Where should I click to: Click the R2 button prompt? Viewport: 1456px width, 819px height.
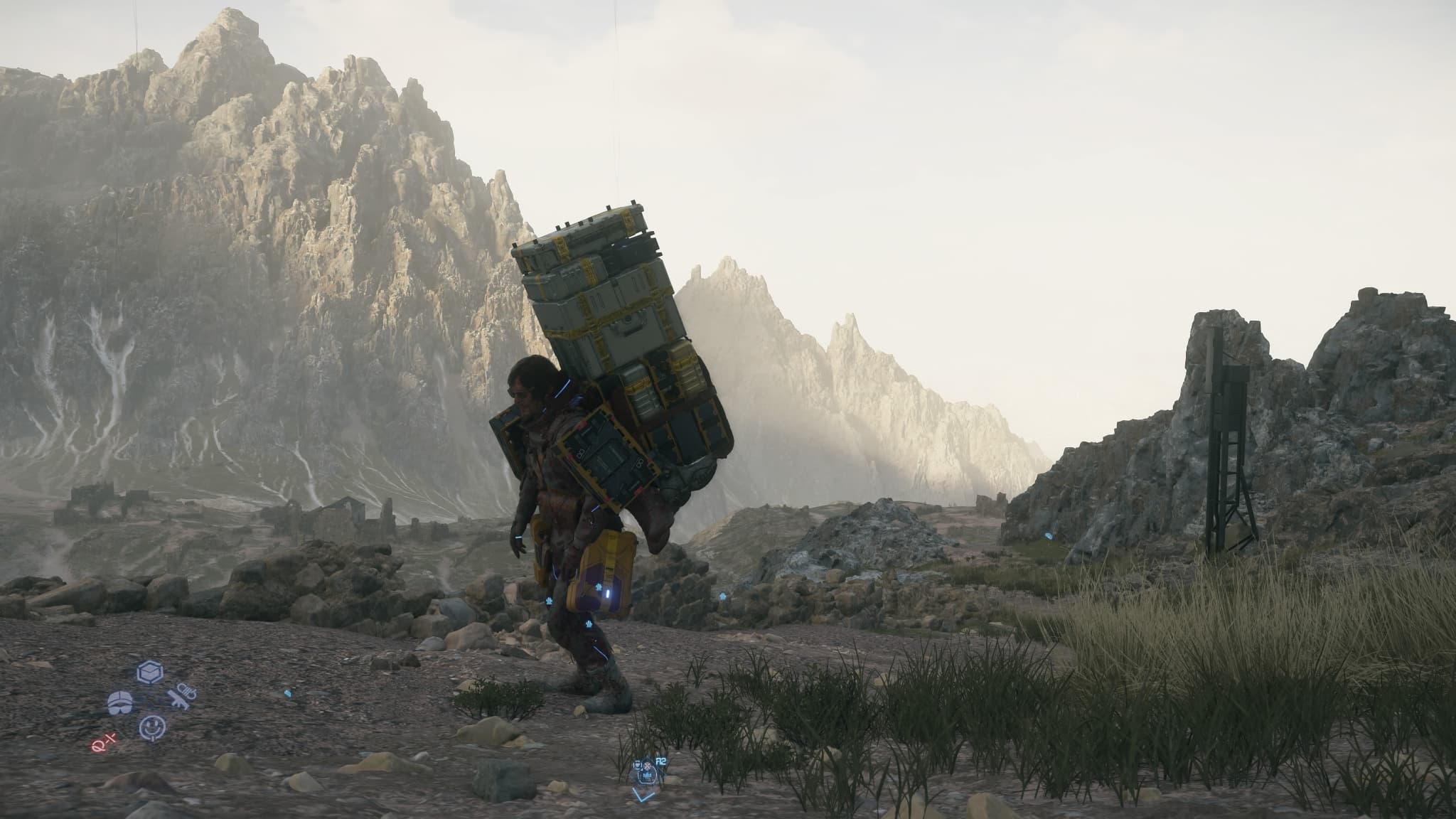(660, 761)
